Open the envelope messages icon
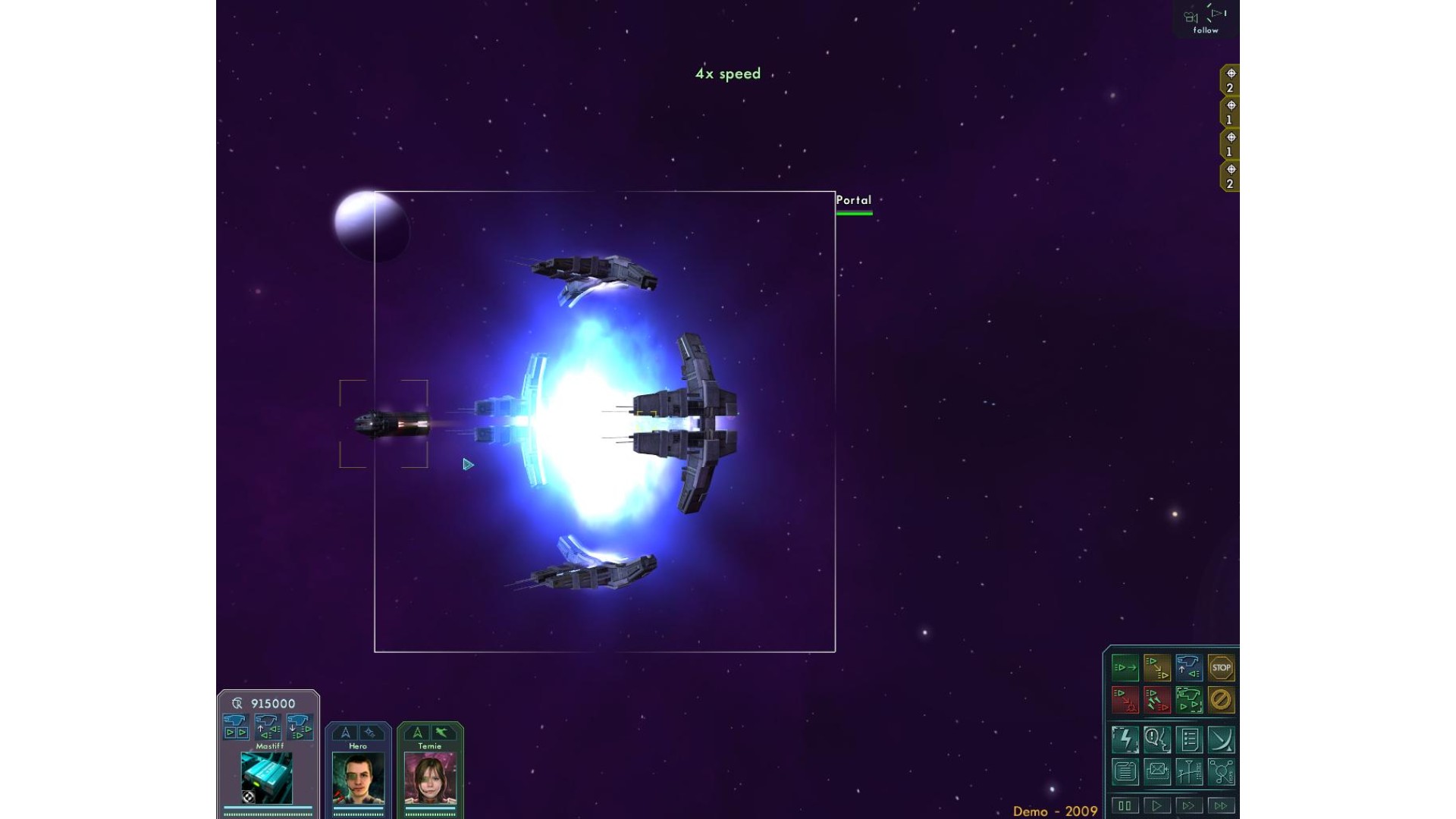 (x=1156, y=772)
